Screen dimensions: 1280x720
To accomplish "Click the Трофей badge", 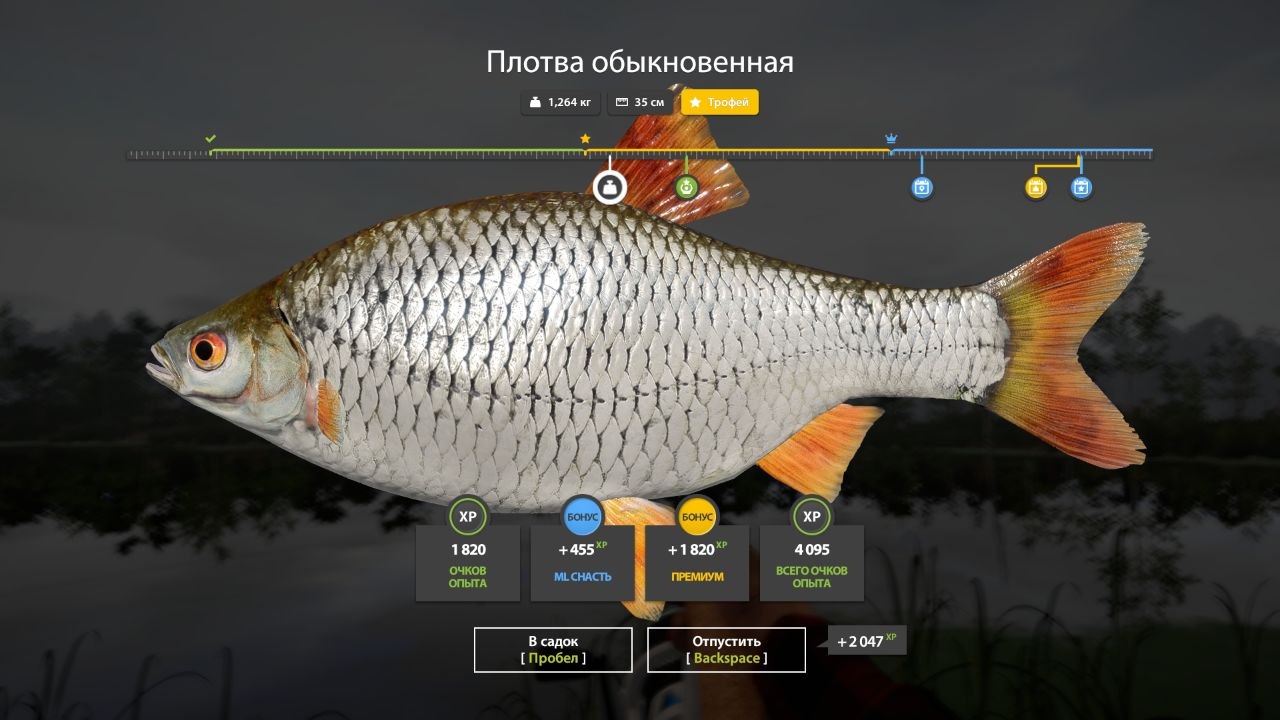I will coord(719,102).
